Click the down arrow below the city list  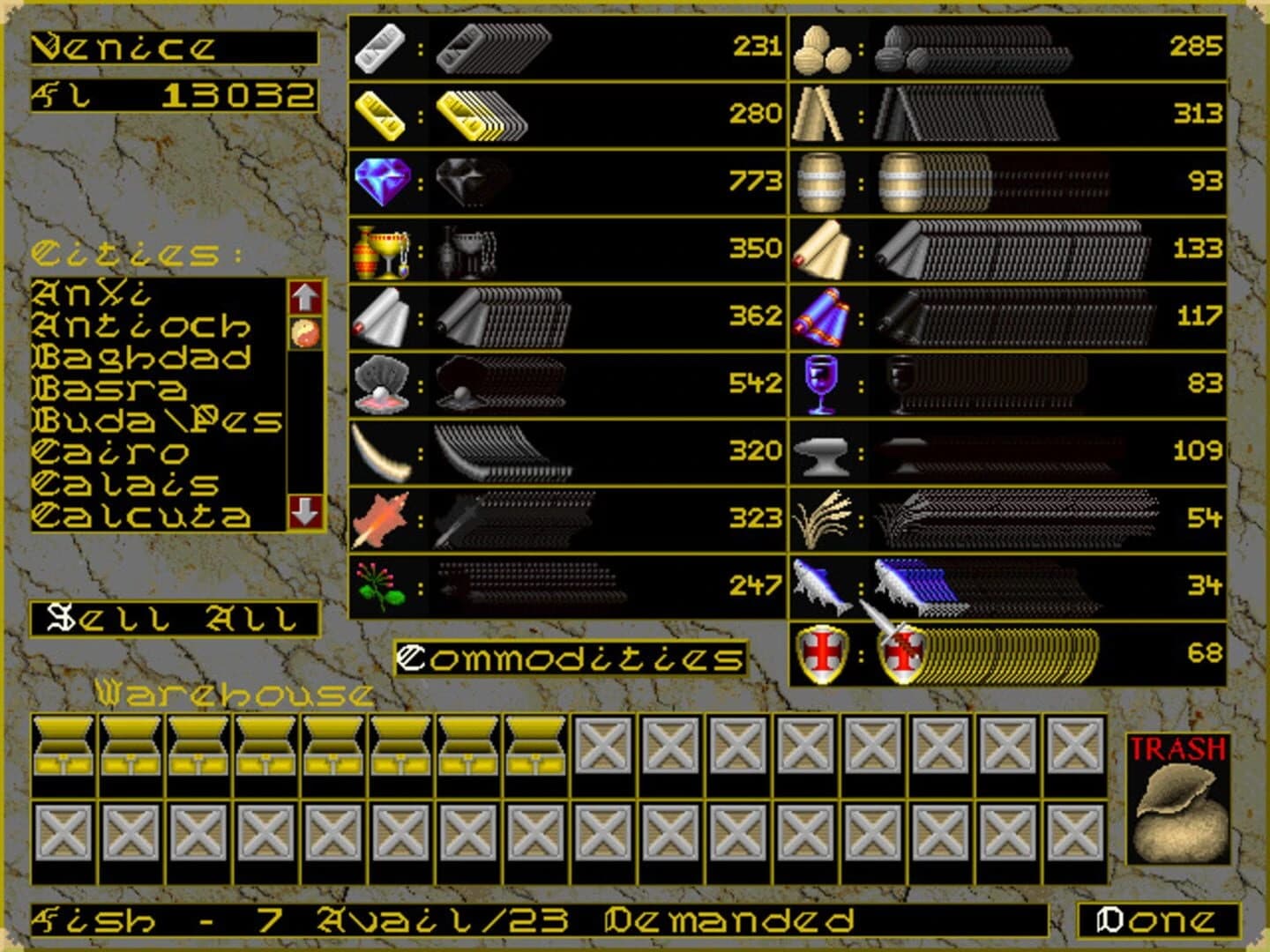304,509
